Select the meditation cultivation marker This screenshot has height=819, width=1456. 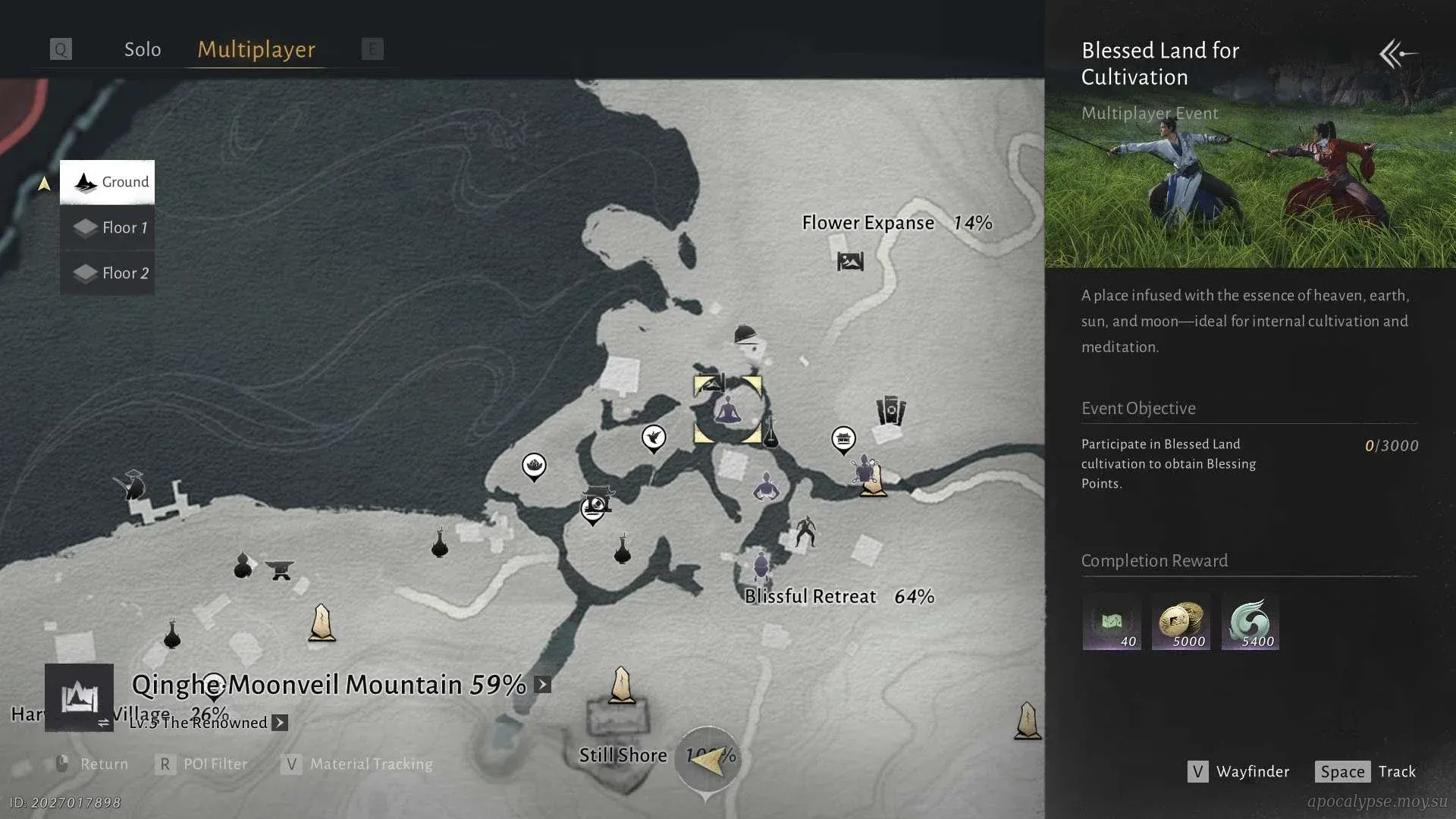pyautogui.click(x=728, y=410)
